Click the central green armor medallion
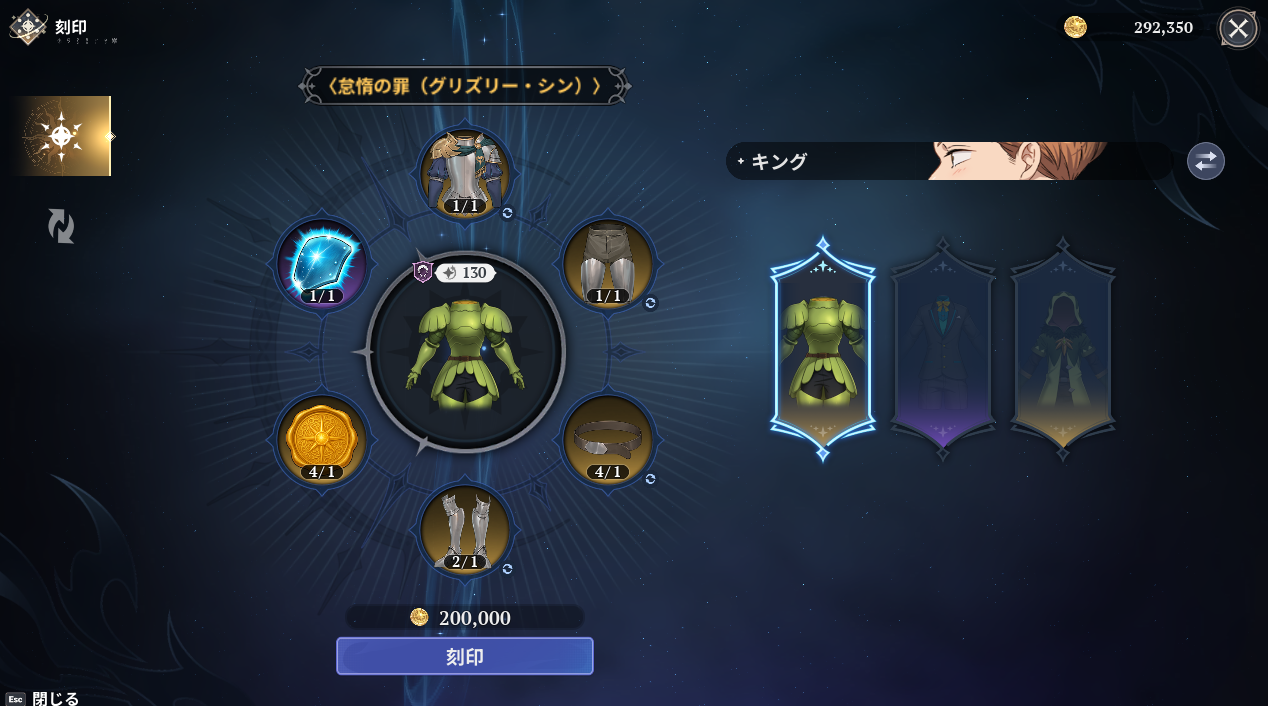Screen dimensions: 1268x706 (x=465, y=351)
